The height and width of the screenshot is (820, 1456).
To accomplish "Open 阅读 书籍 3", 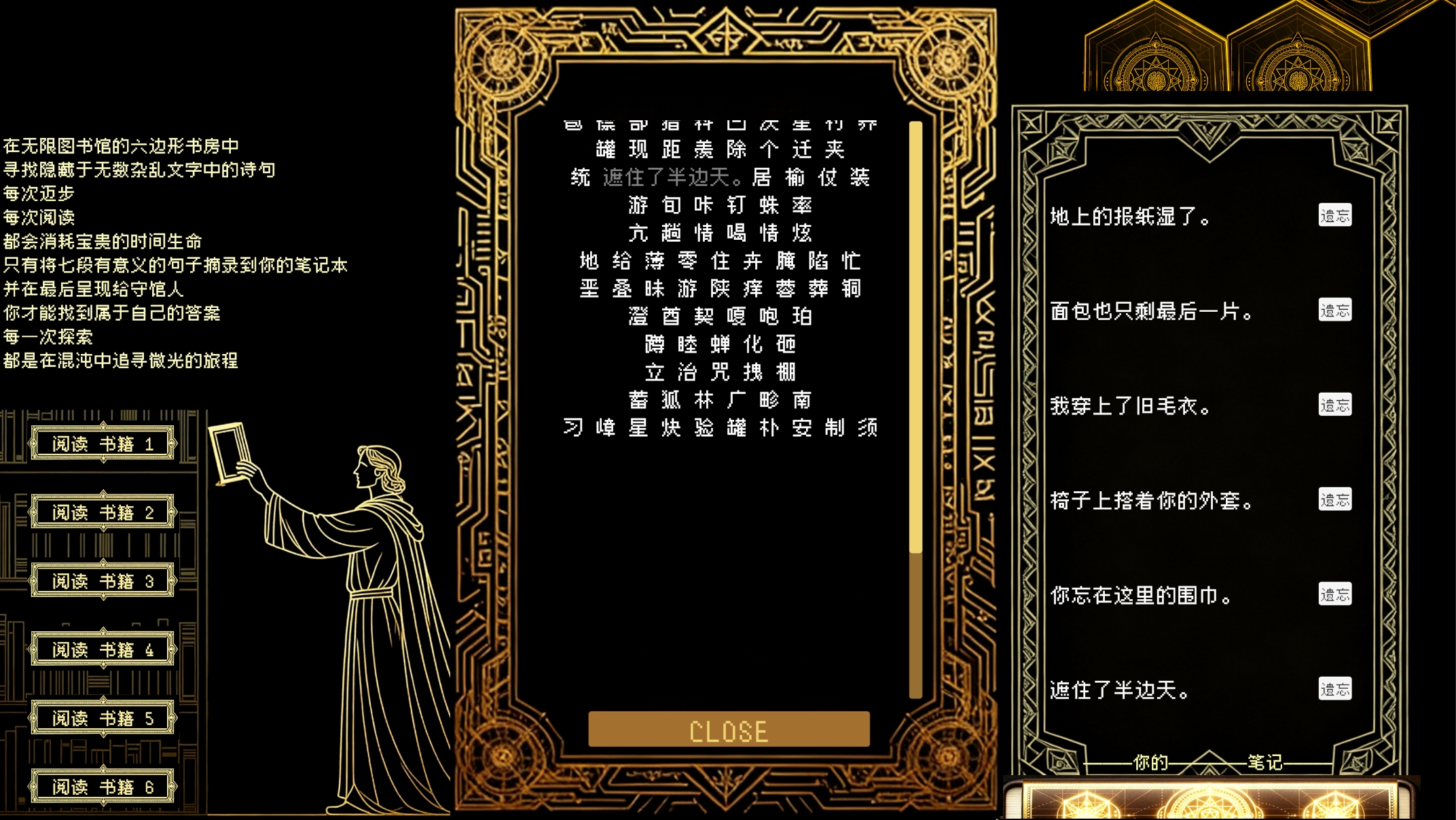I will [x=103, y=581].
